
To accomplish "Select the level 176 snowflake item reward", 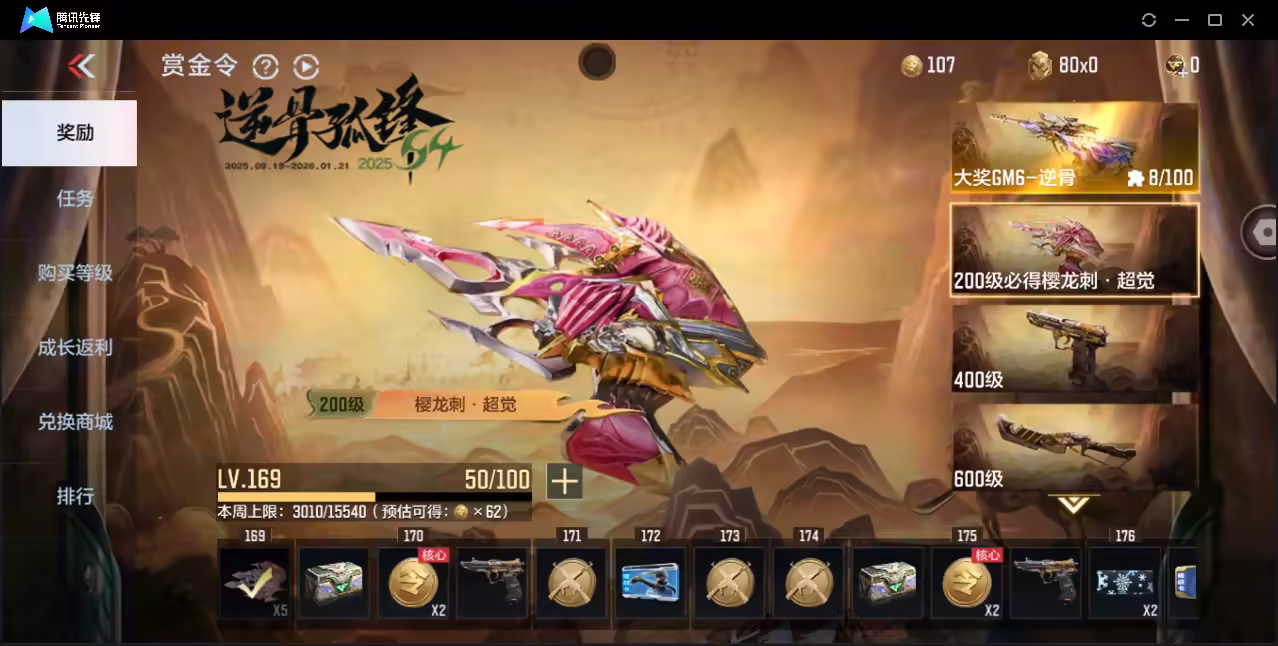I will [x=1125, y=582].
